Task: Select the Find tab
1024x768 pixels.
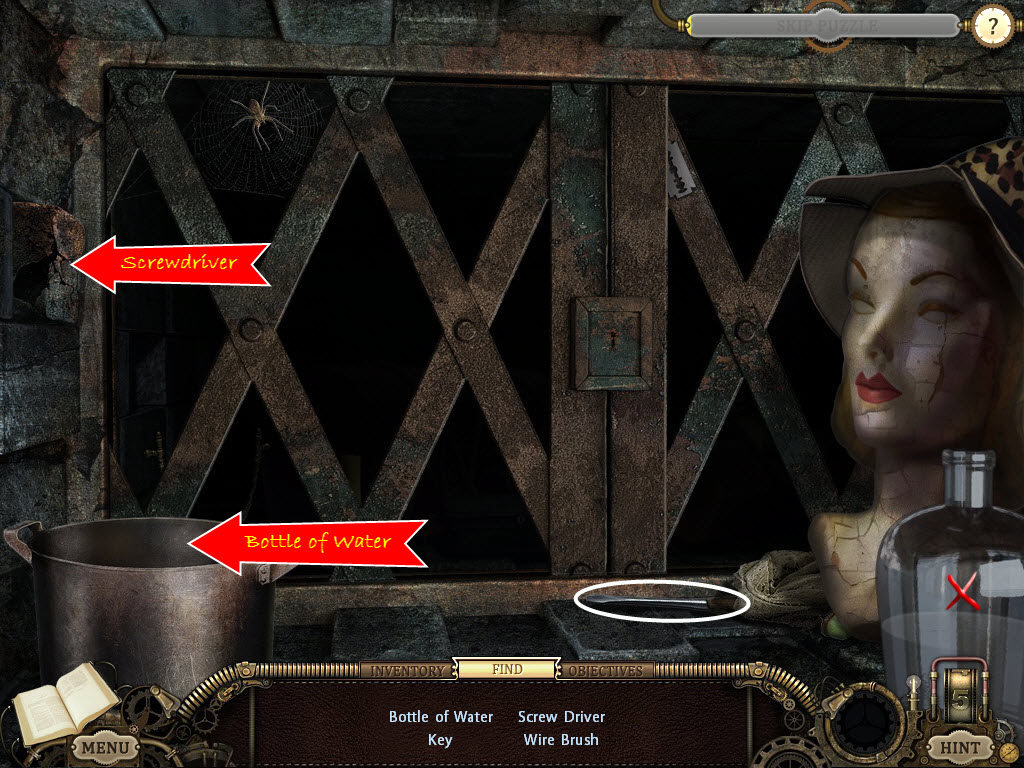Action: [506, 669]
